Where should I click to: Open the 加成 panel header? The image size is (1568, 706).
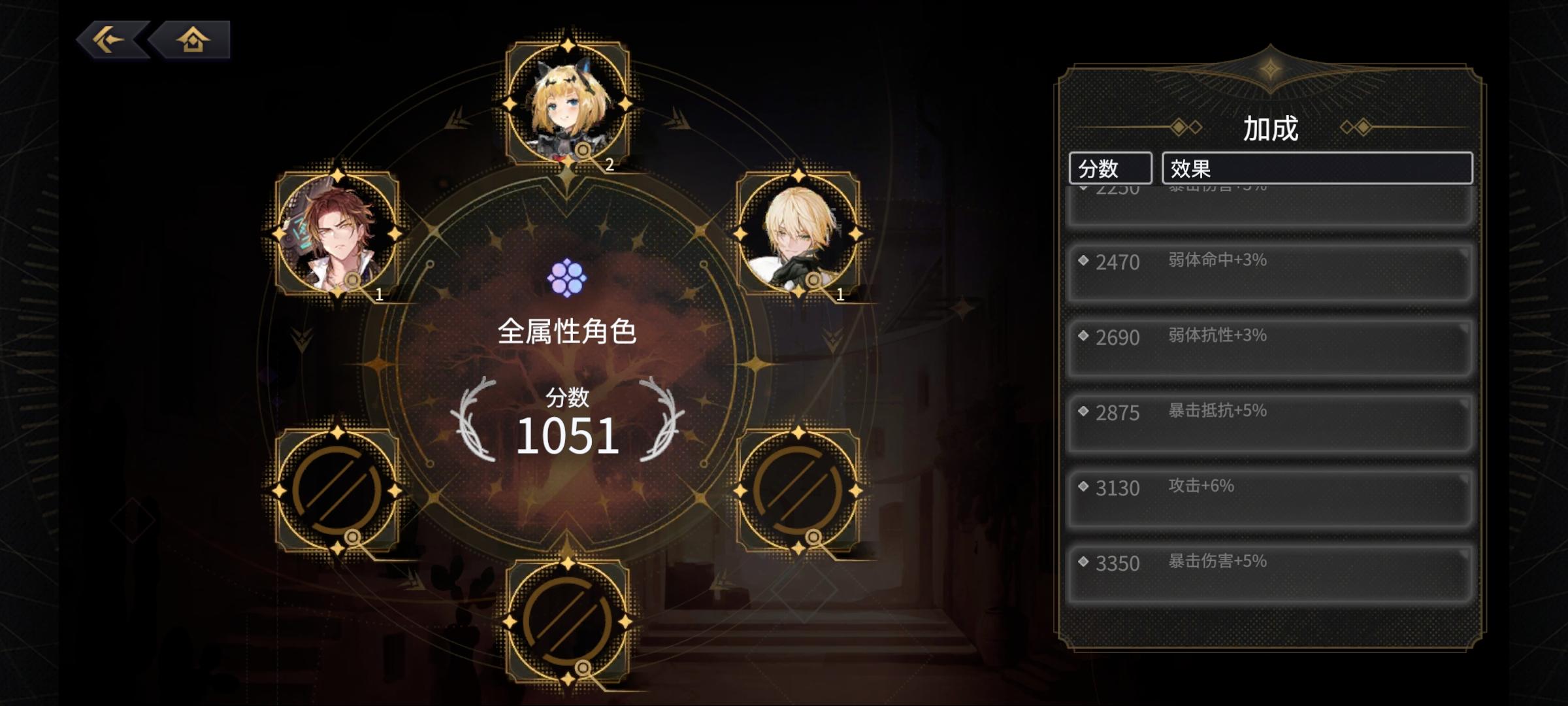tap(1270, 129)
